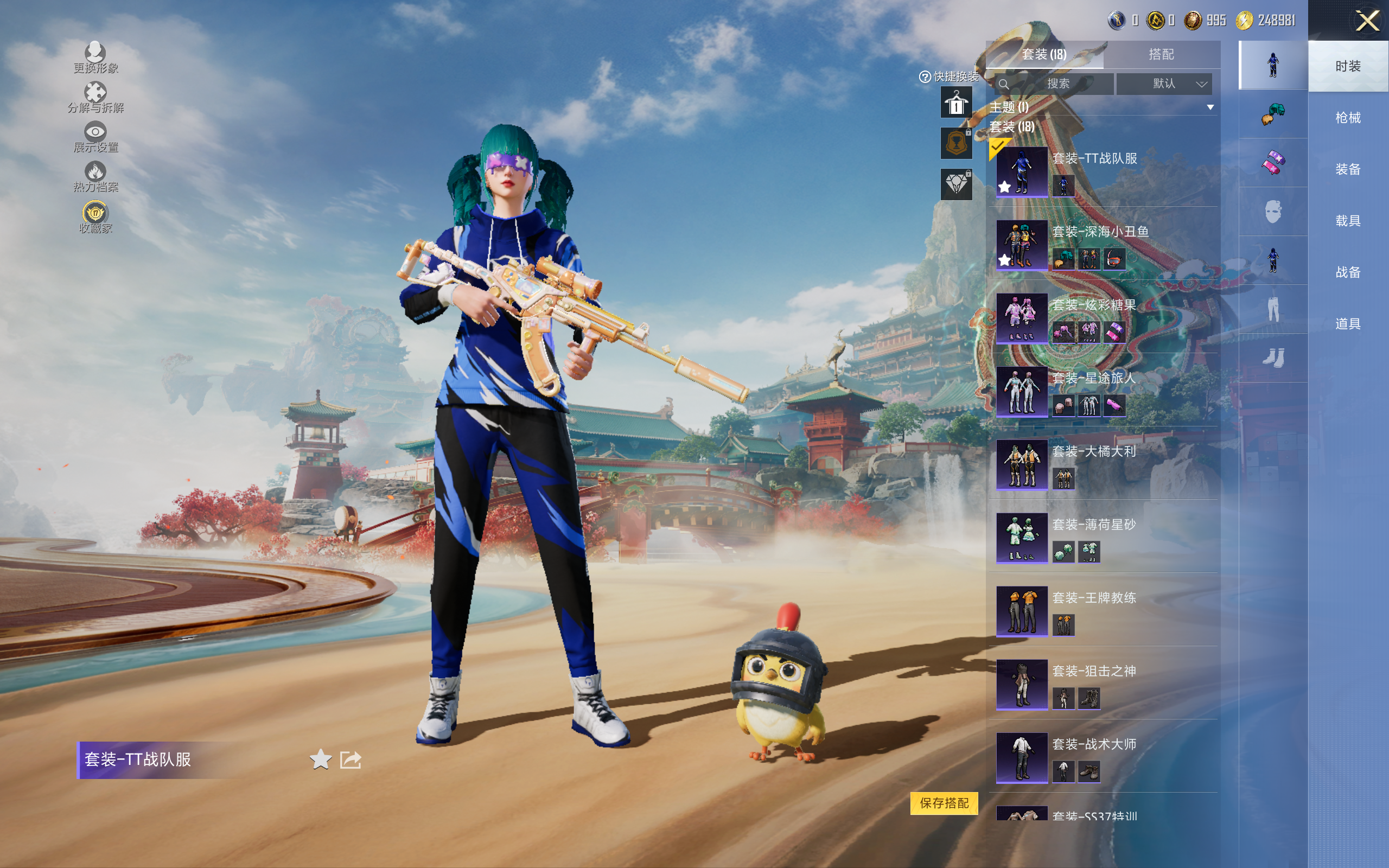Favorite the outfit with the star icon
Image resolution: width=1389 pixels, height=868 pixels.
(x=320, y=759)
